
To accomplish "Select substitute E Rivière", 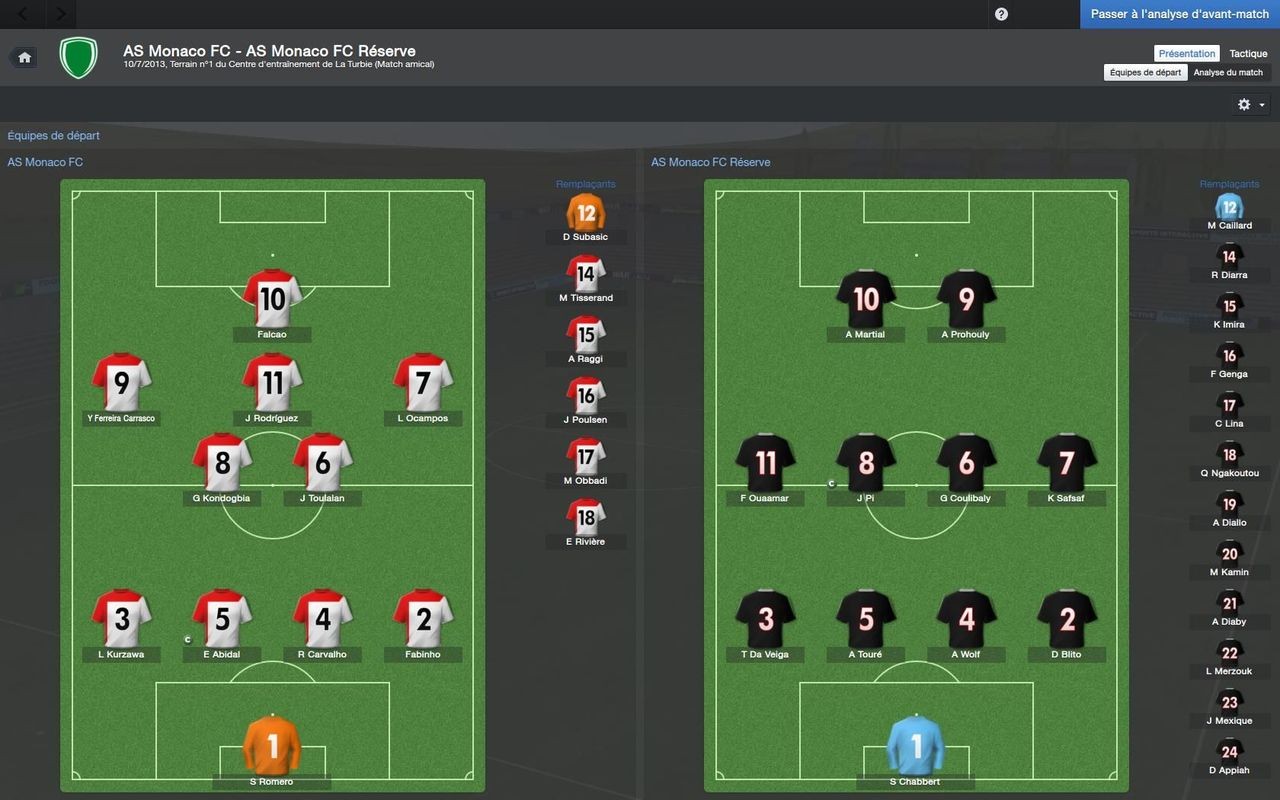I will click(586, 517).
